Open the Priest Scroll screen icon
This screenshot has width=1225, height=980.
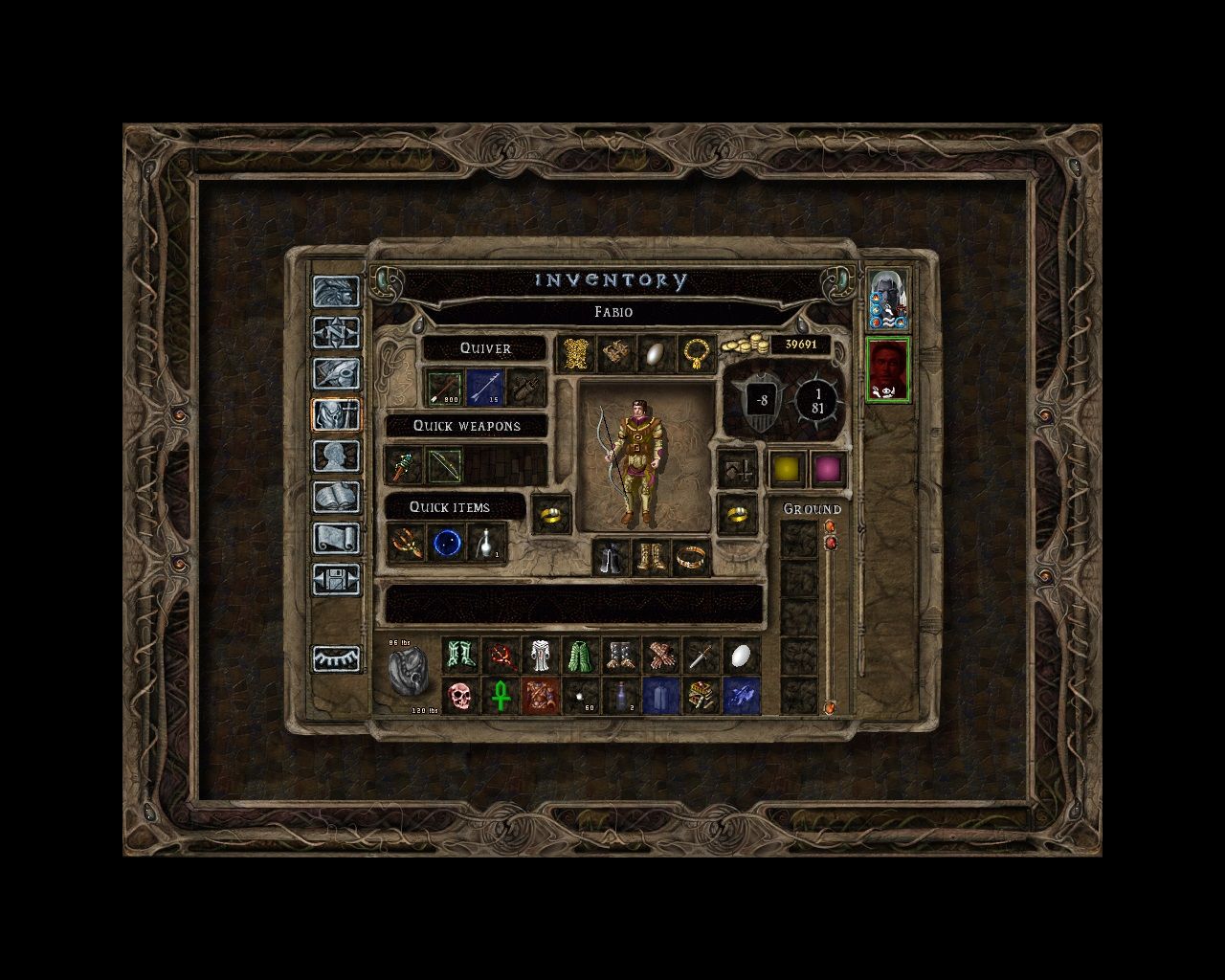tap(337, 536)
